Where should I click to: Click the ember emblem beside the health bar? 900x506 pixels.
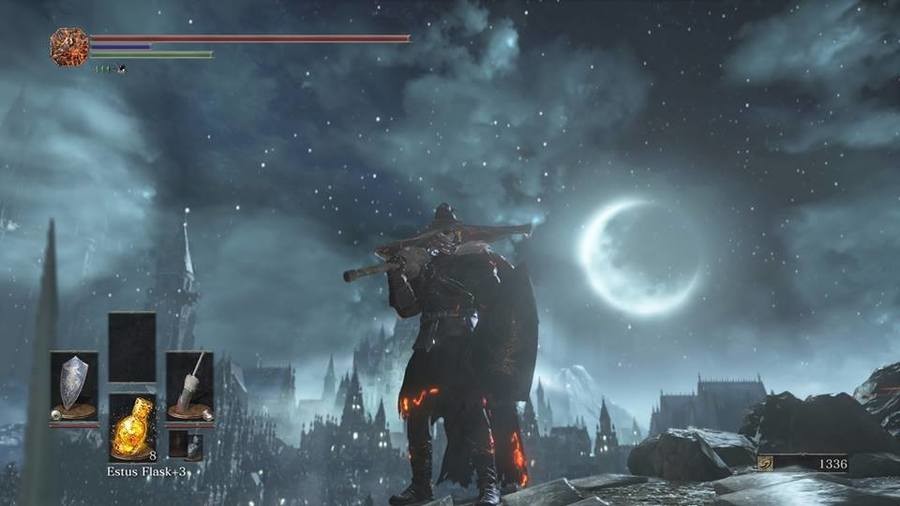pyautogui.click(x=69, y=47)
